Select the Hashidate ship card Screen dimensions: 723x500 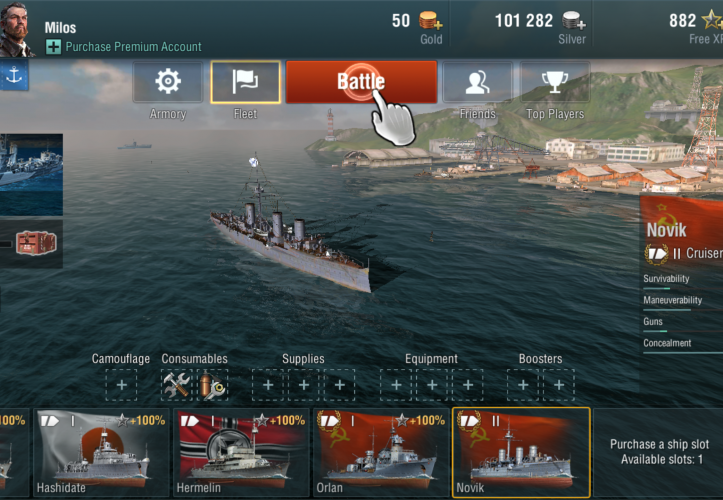click(99, 452)
